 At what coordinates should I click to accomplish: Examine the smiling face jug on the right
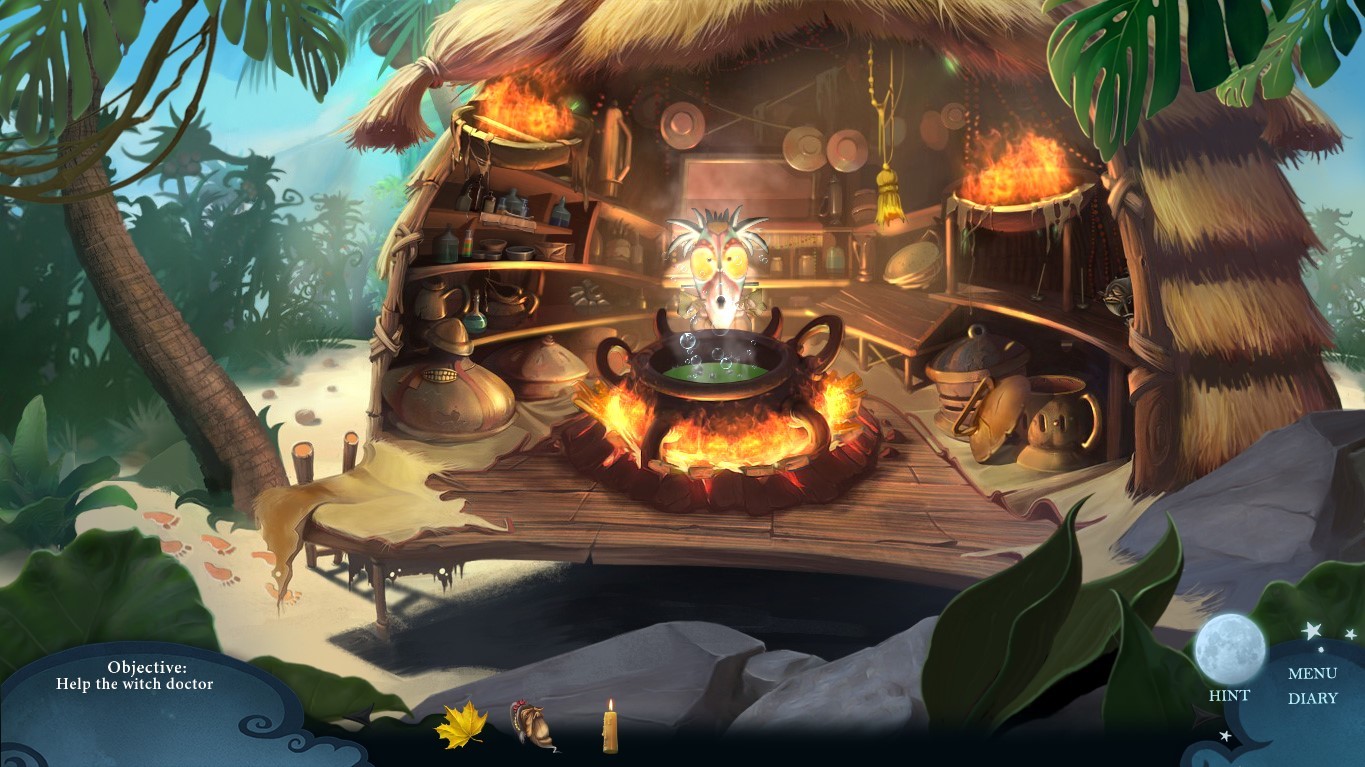[1052, 420]
